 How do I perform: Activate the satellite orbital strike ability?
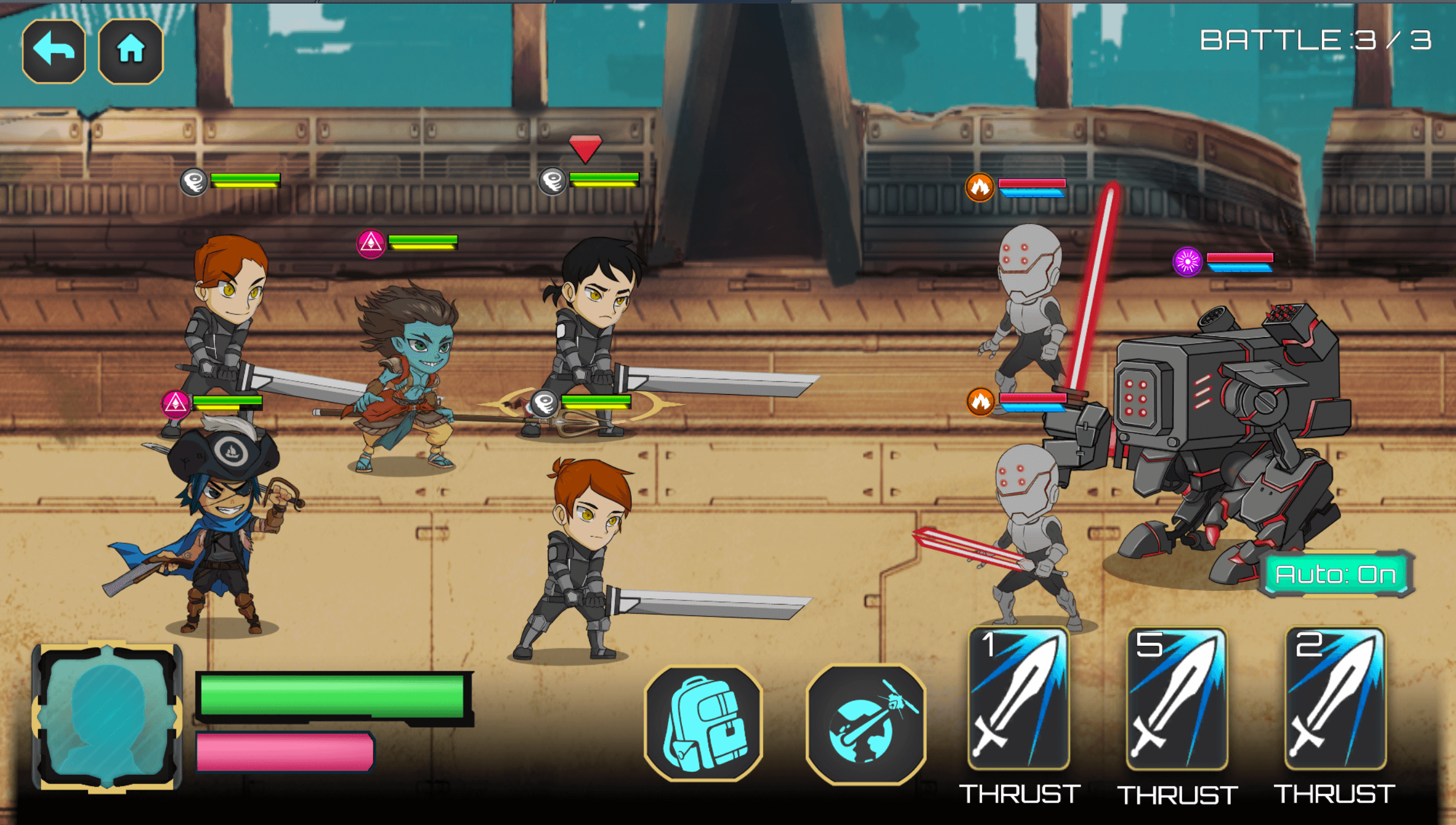(866, 725)
